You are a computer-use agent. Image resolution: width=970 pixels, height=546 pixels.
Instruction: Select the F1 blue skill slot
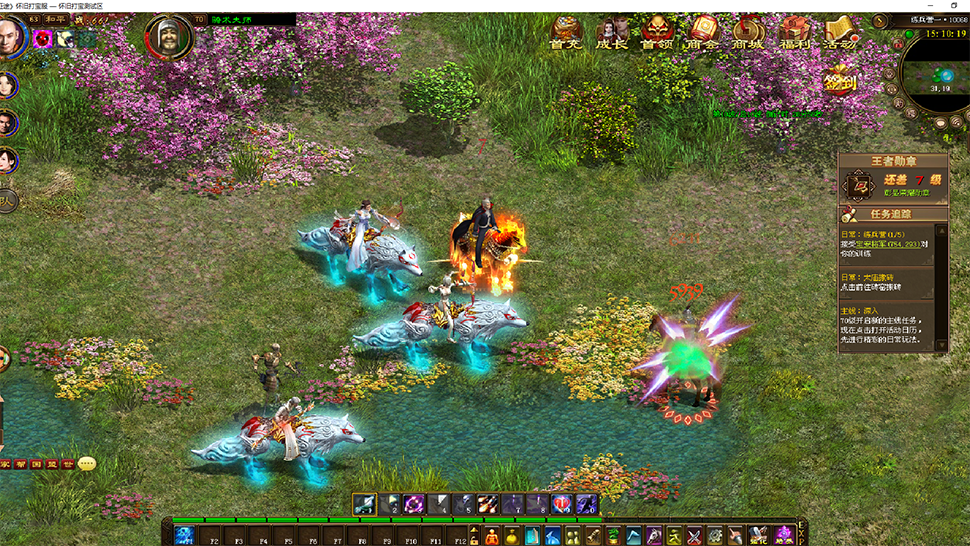(x=184, y=536)
